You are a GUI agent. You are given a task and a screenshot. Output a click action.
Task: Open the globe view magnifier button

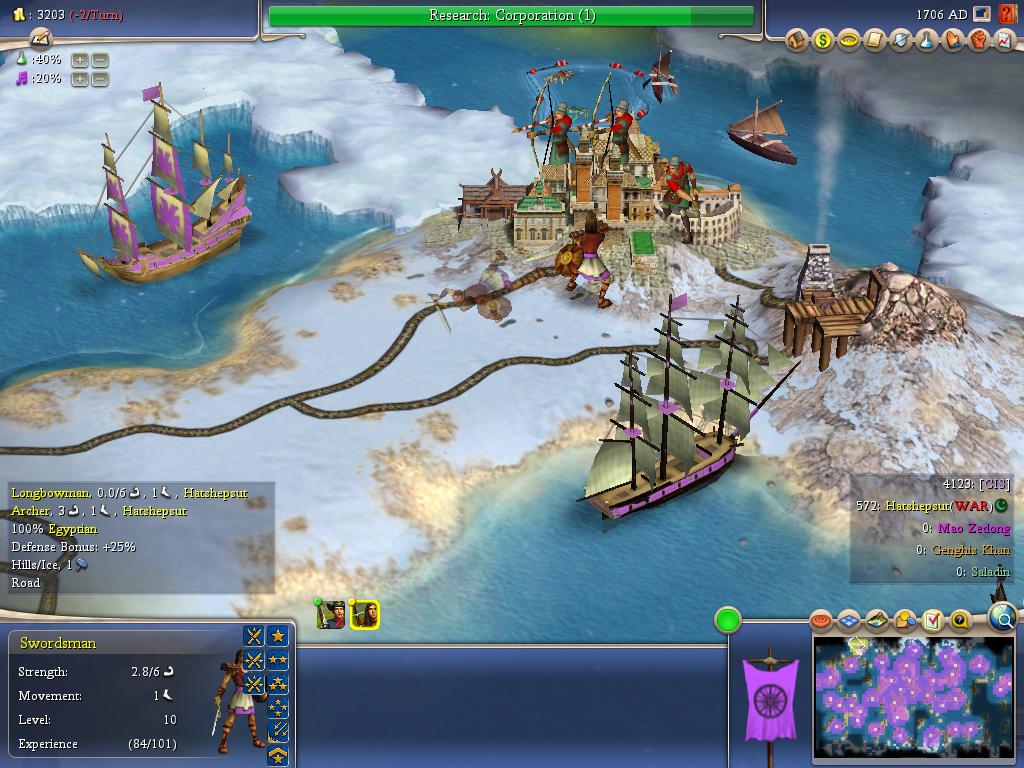(1002, 619)
